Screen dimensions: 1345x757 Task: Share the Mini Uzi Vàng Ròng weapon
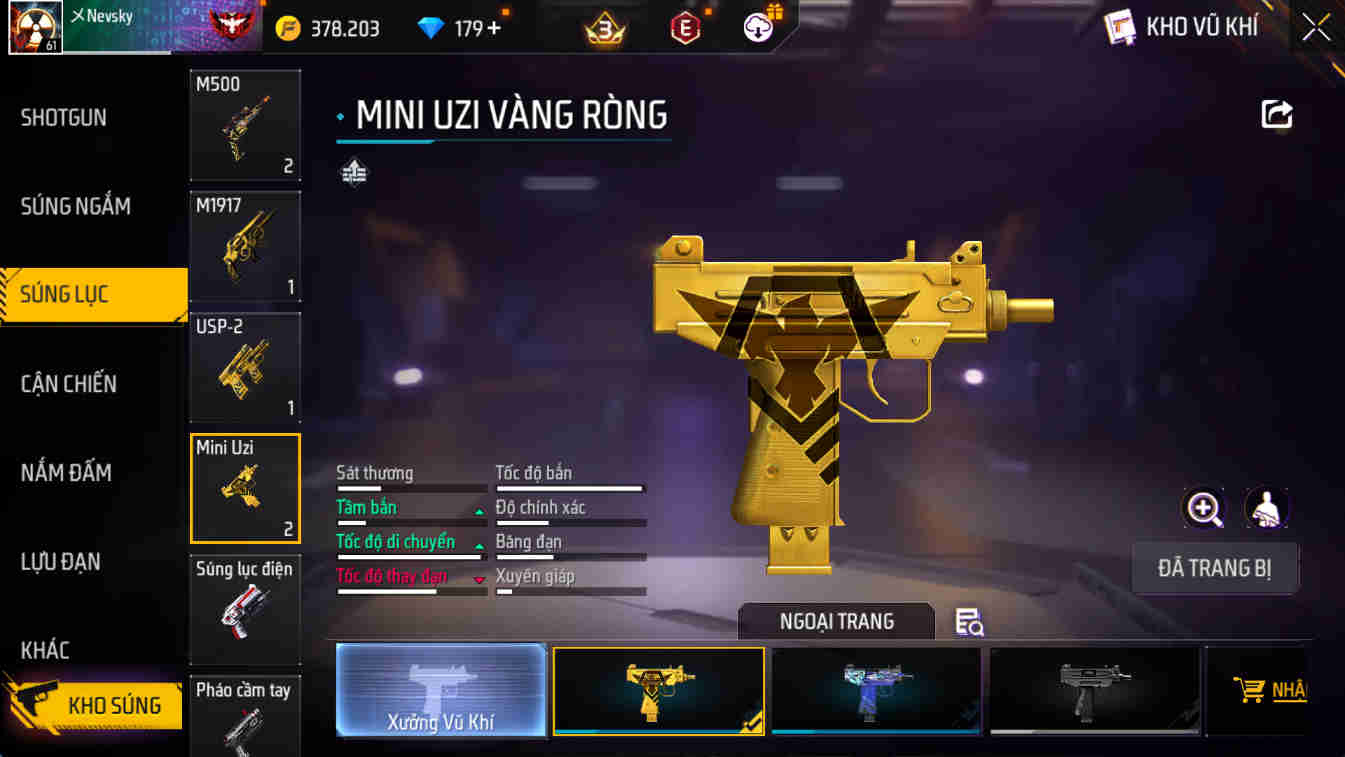coord(1276,115)
